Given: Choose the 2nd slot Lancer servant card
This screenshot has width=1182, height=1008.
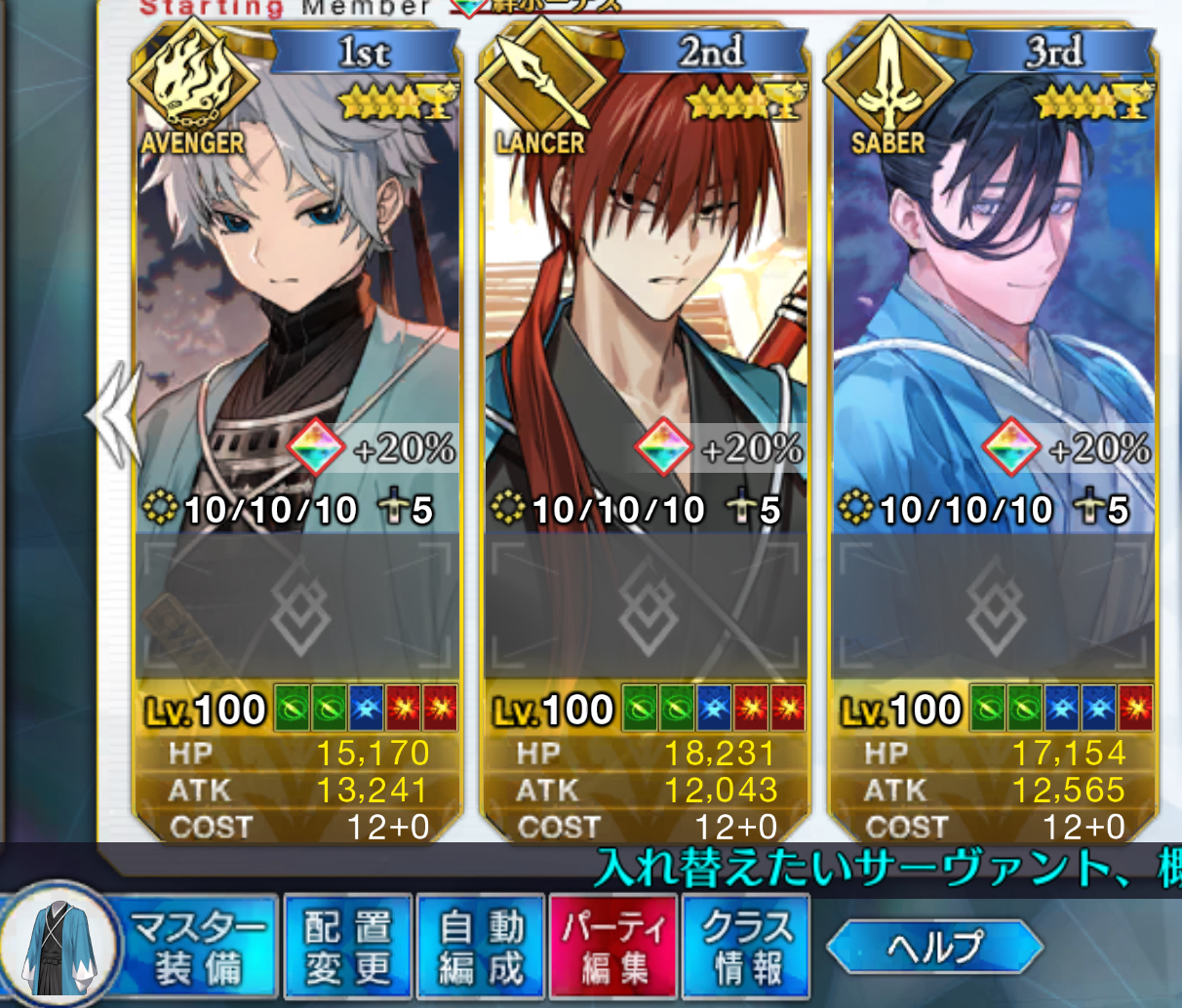Looking at the screenshot, I should point(645,292).
